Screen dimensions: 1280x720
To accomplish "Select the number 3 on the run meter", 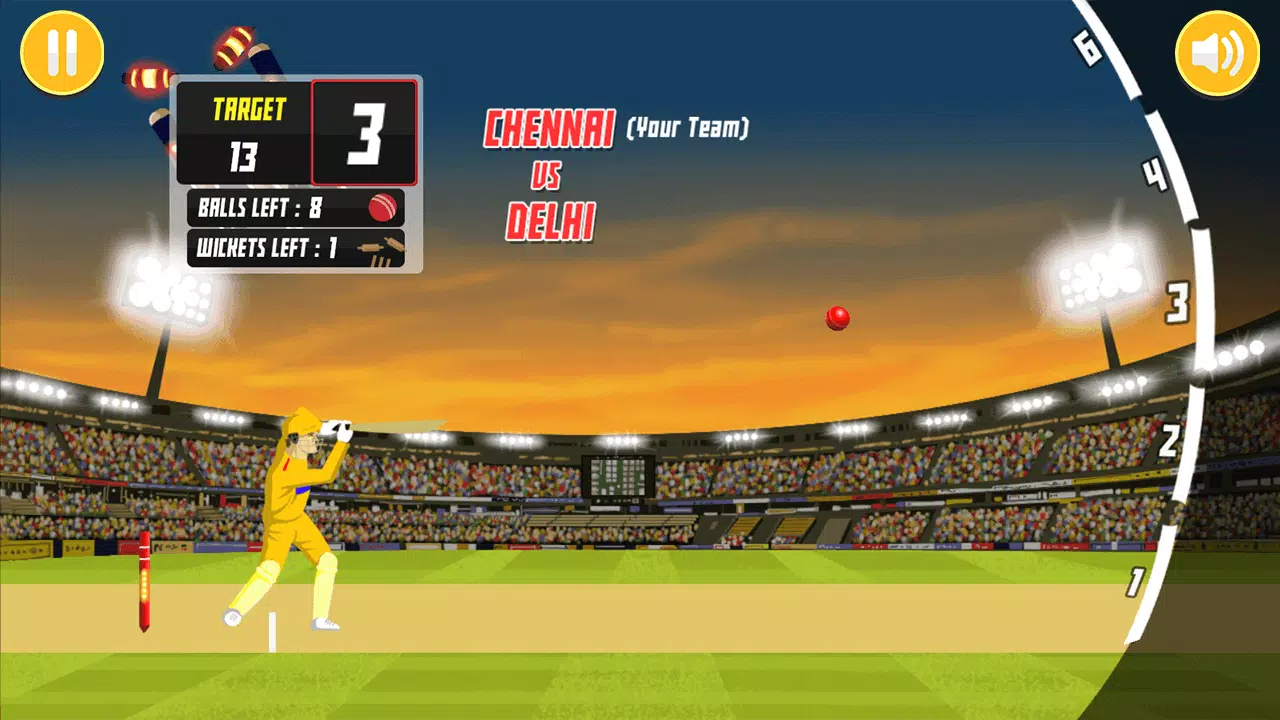I will click(x=1176, y=300).
